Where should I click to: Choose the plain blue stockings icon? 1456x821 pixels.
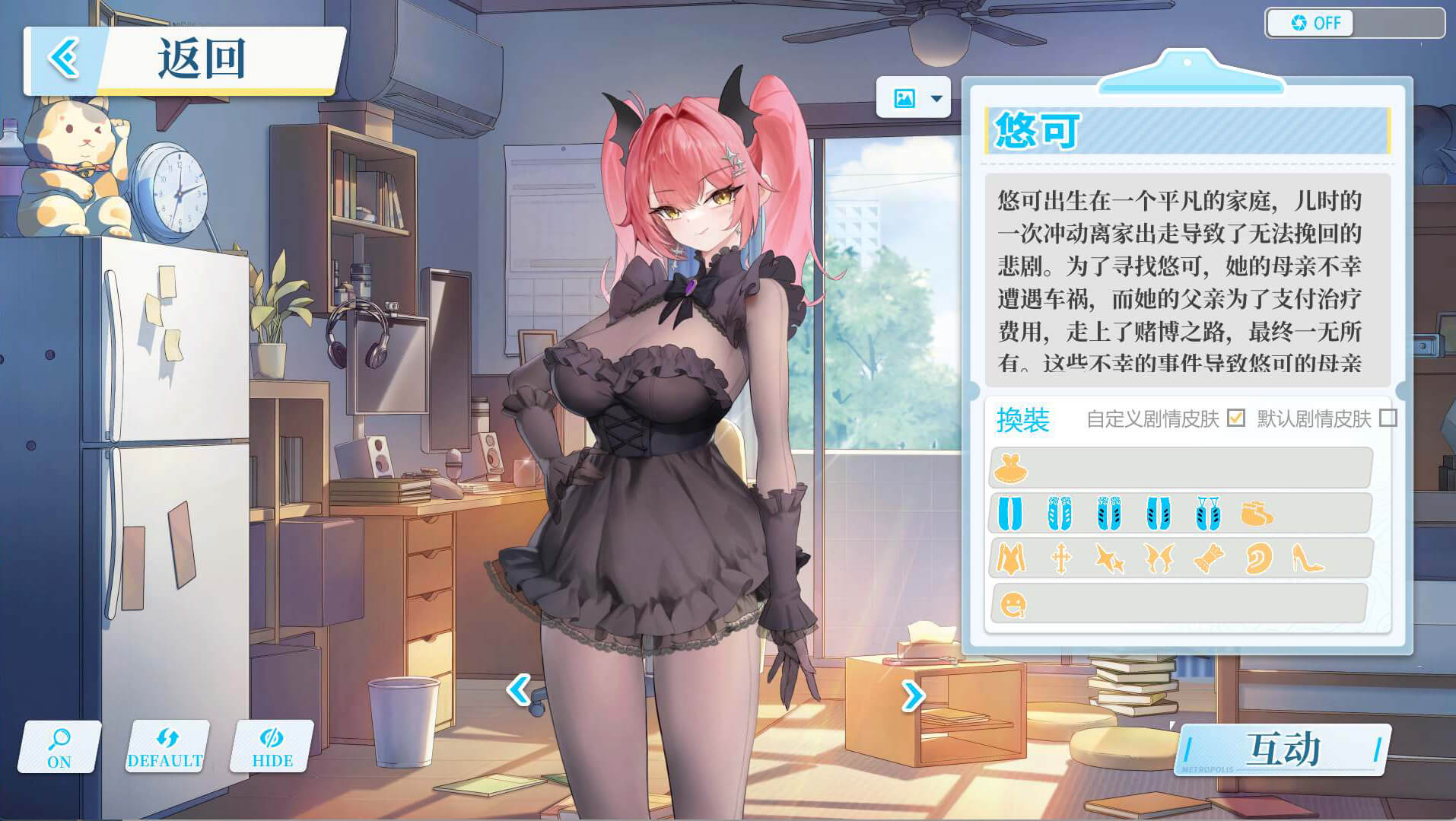(x=1010, y=514)
